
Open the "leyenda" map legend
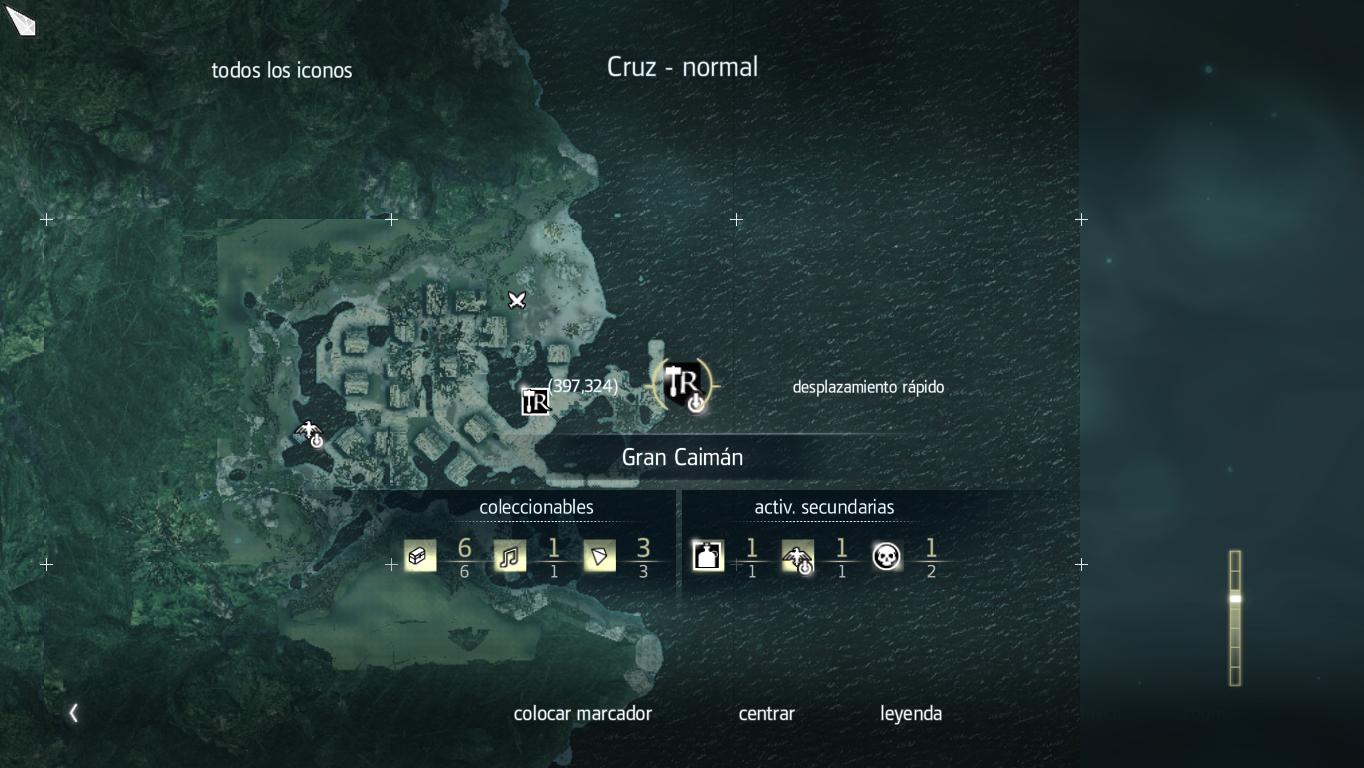click(x=910, y=713)
